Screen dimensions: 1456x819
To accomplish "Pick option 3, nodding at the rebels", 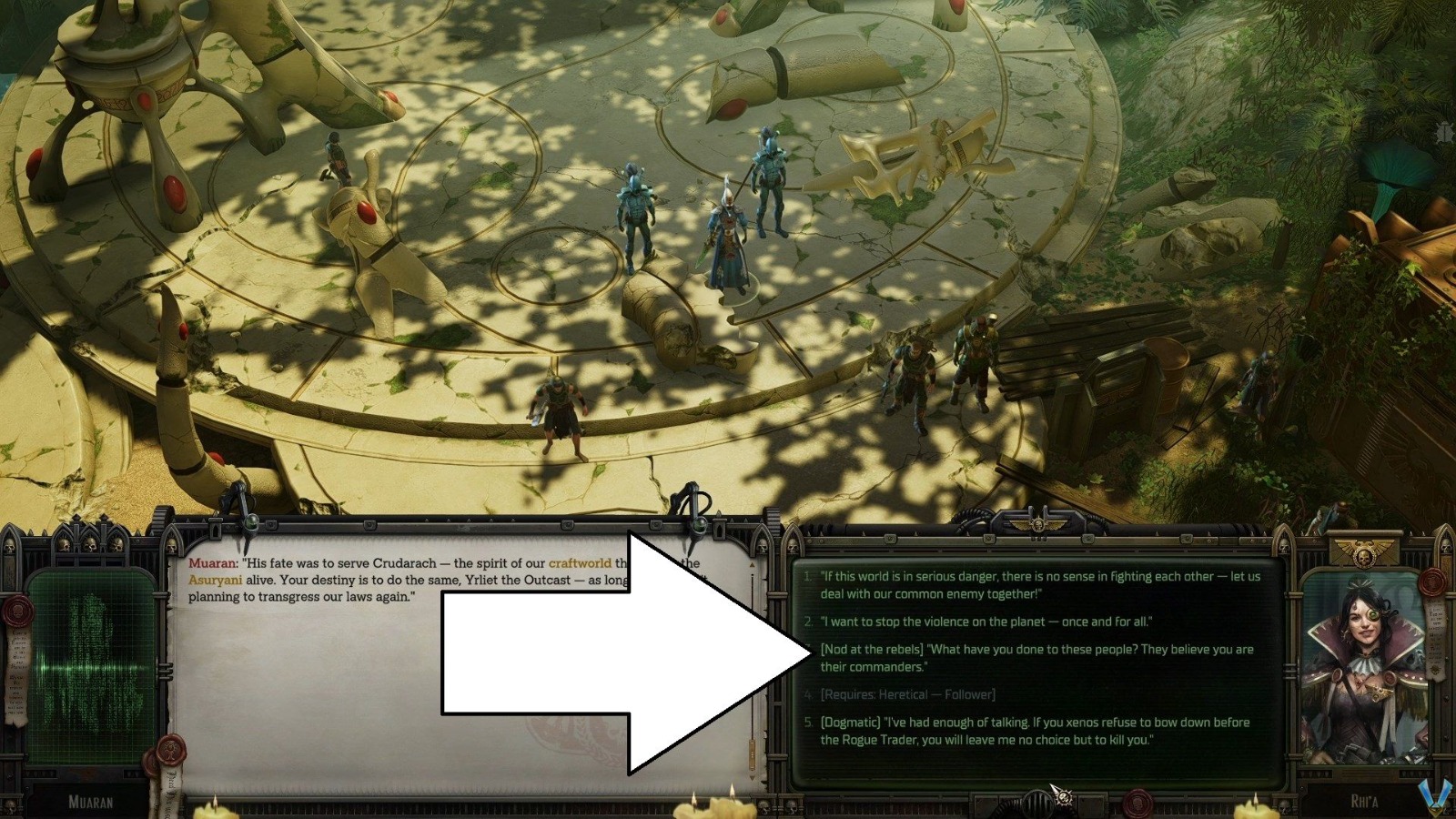I will 1037,656.
